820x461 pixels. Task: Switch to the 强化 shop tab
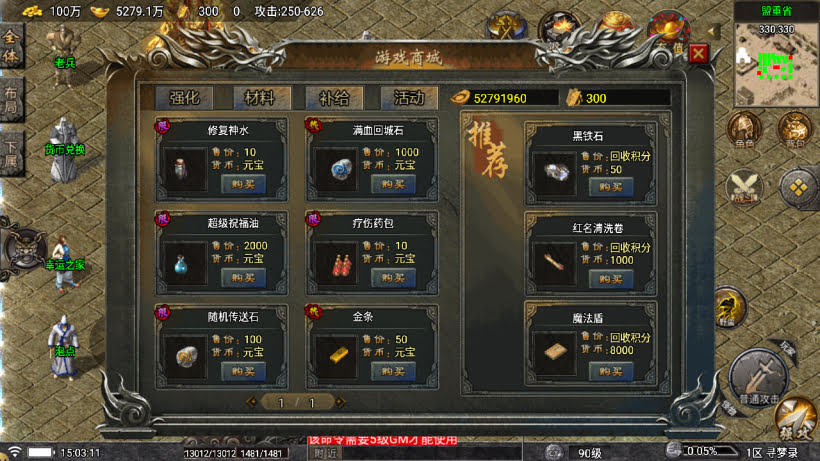[185, 98]
